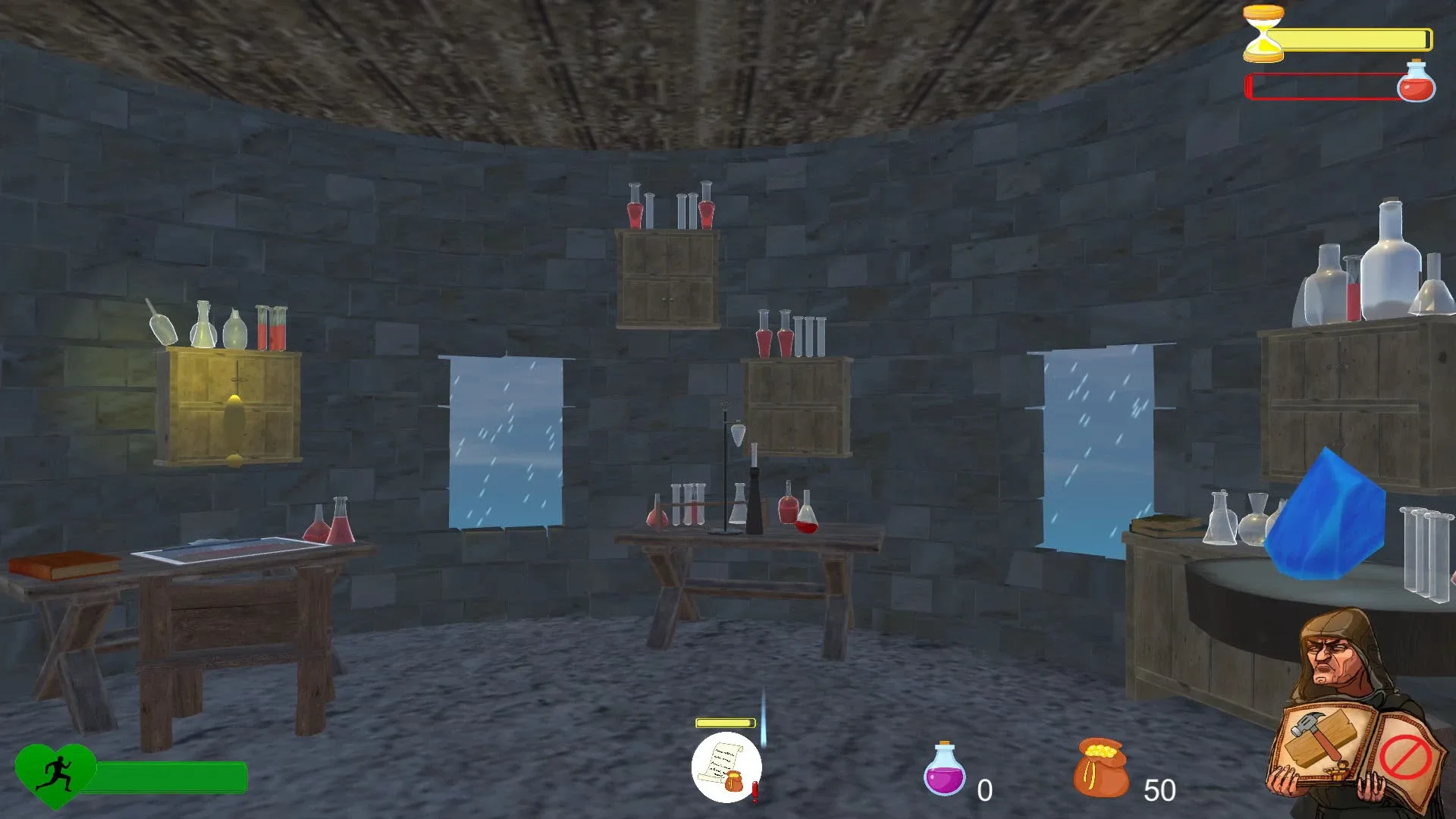Image resolution: width=1456 pixels, height=819 pixels.
Task: Click the hourglass timer icon
Action: pyautogui.click(x=1265, y=34)
